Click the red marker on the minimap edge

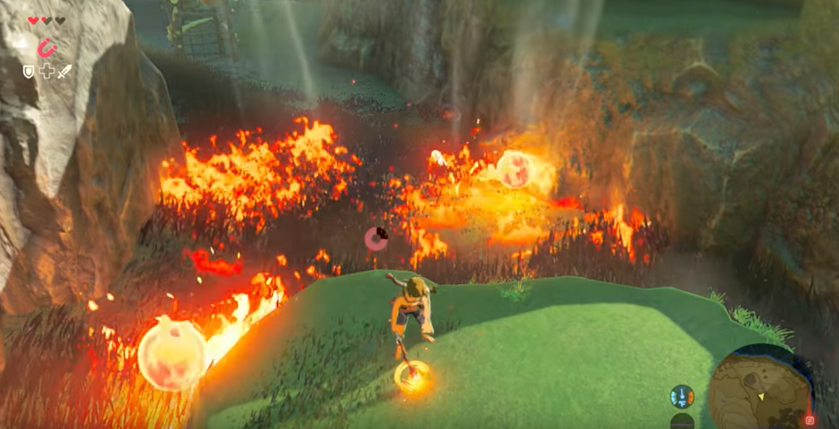tap(810, 420)
